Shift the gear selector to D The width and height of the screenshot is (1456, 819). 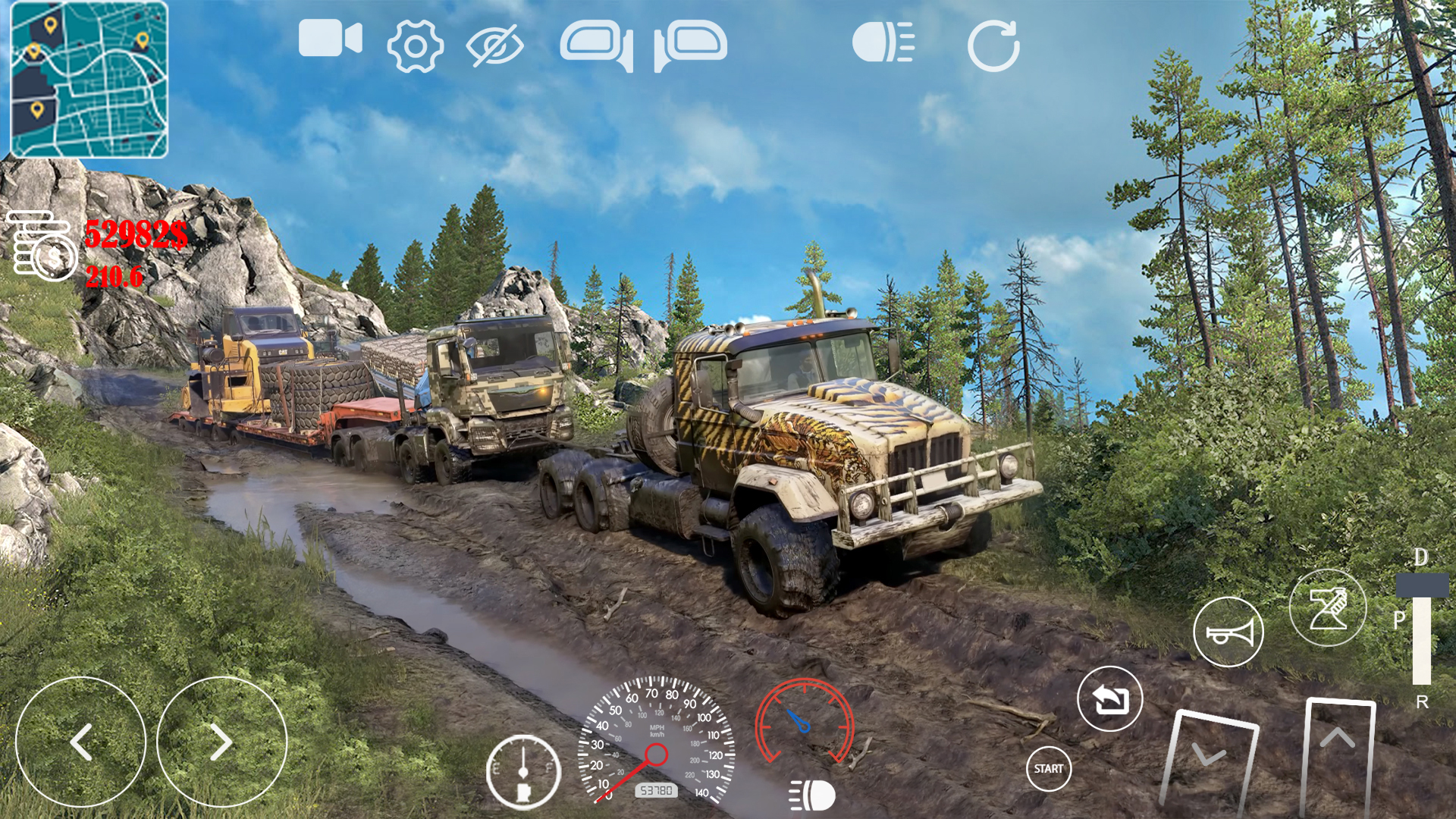pos(1421,558)
